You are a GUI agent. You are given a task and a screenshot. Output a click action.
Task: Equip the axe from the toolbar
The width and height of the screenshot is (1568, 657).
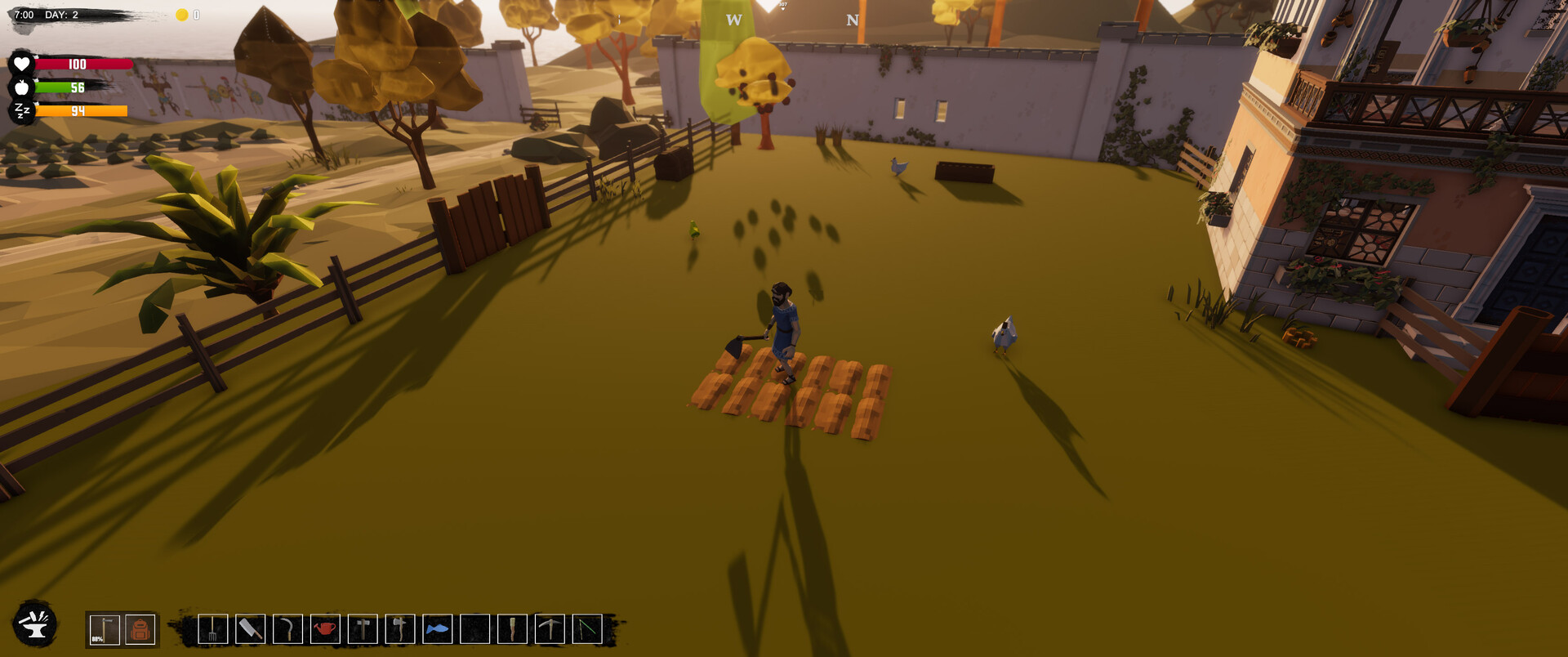coord(399,629)
